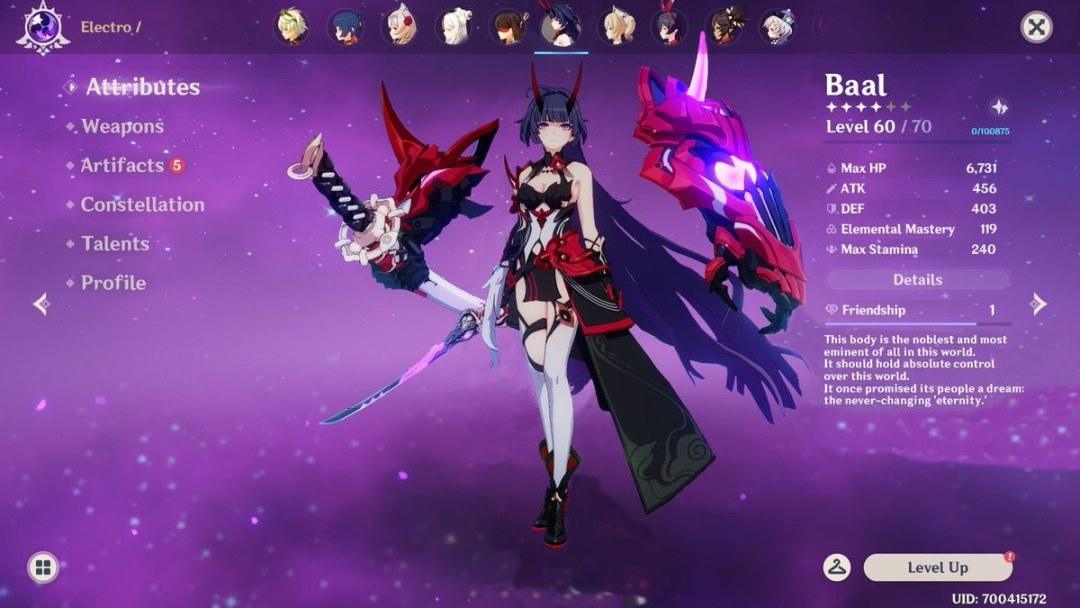The width and height of the screenshot is (1080, 608).
Task: Switch to the next character with right arrow
Action: 1039,304
